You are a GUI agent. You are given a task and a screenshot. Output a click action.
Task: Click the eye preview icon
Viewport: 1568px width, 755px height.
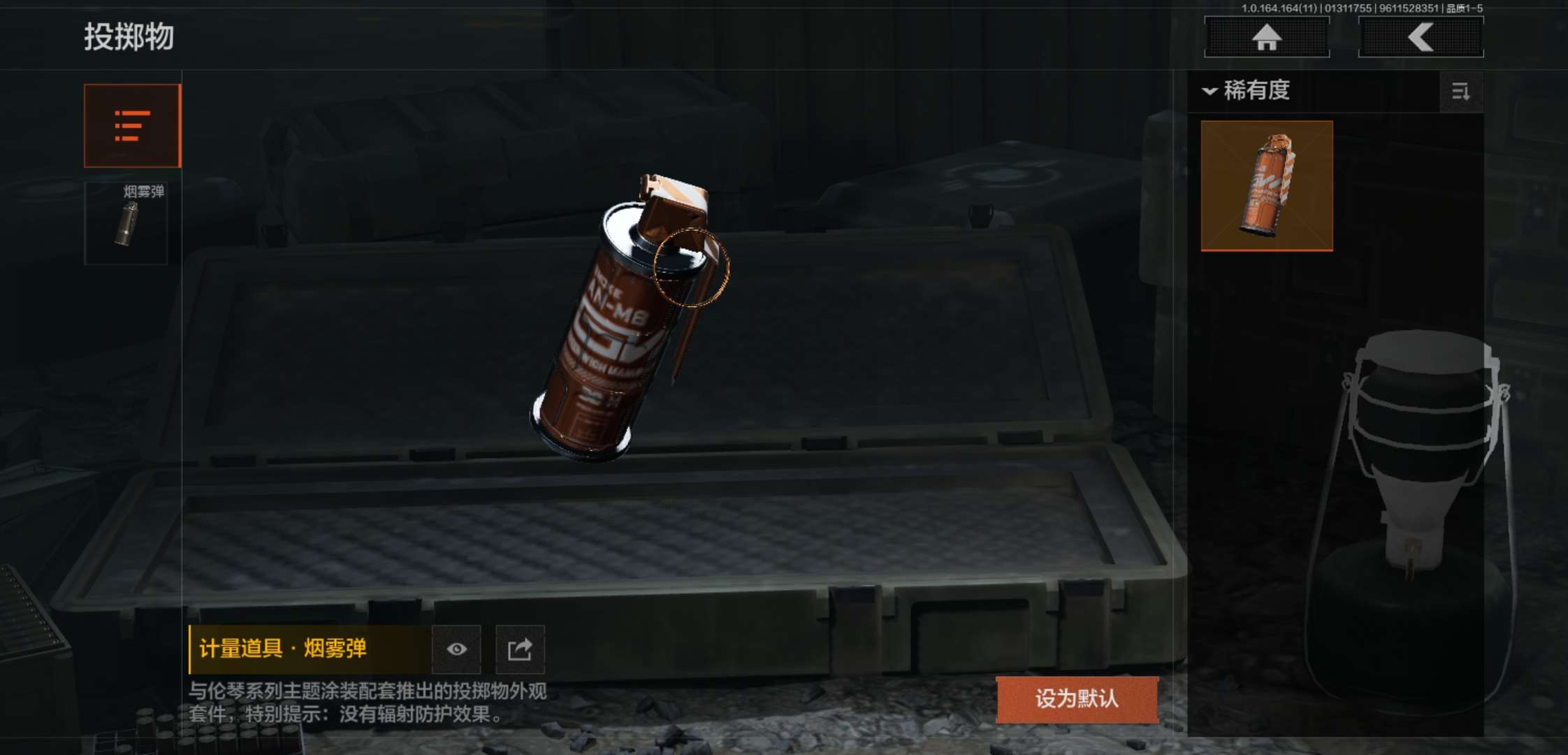coord(457,649)
